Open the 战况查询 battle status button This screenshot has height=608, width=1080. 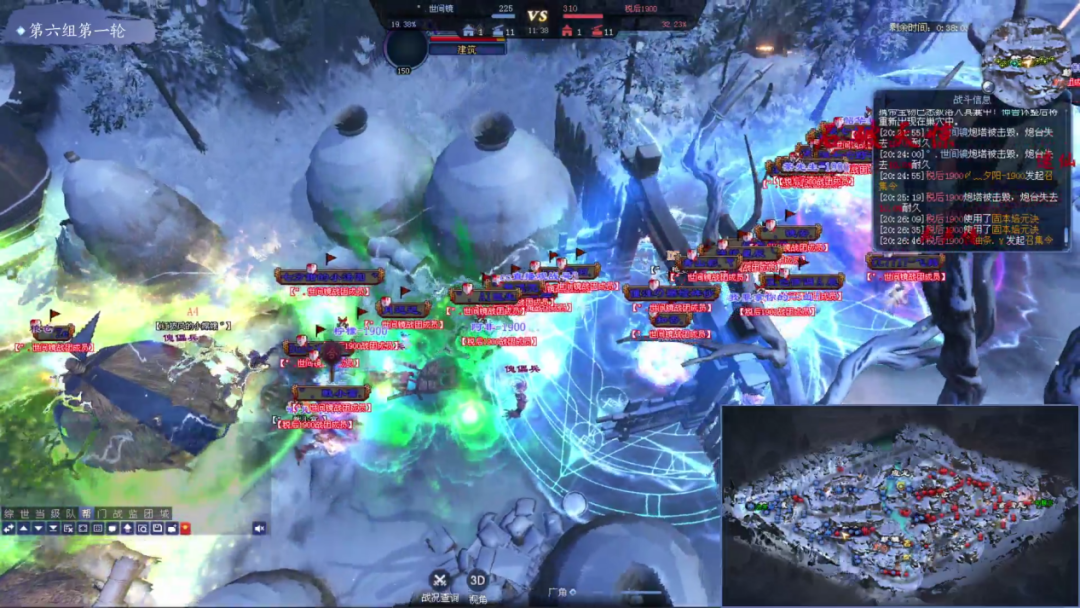click(440, 580)
